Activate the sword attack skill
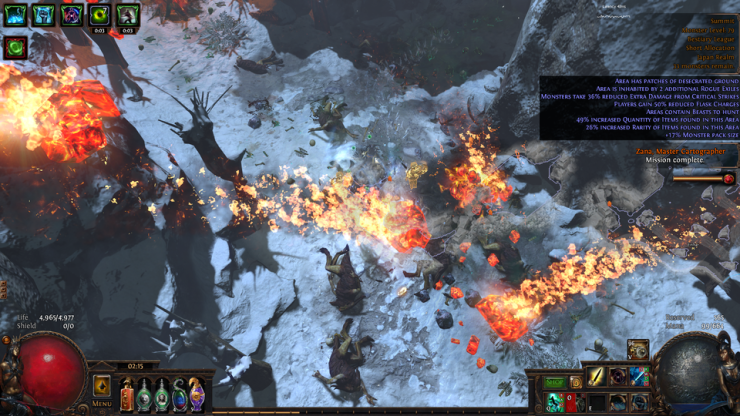 click(597, 377)
